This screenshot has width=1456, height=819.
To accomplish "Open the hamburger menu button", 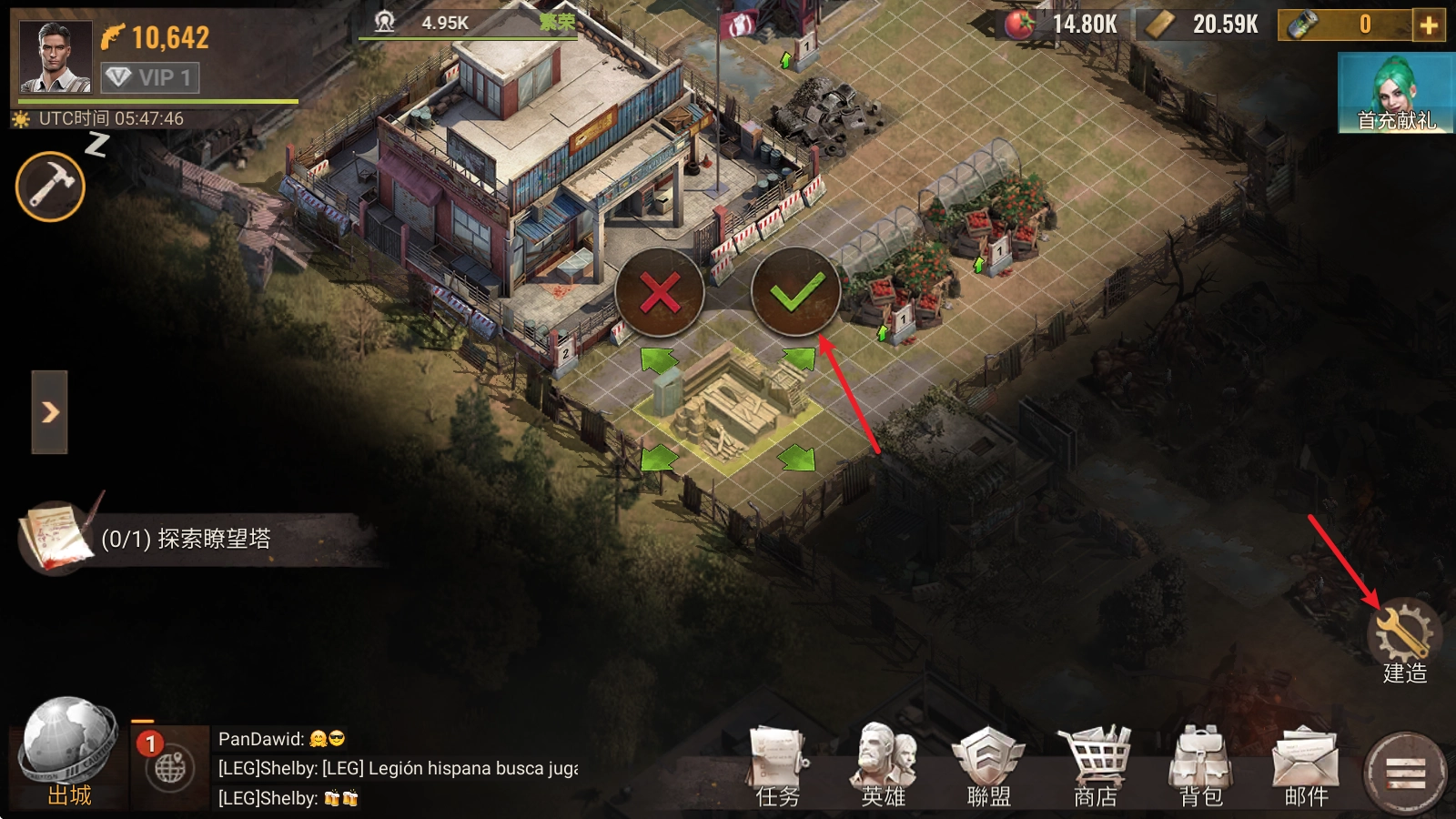I will [1405, 773].
